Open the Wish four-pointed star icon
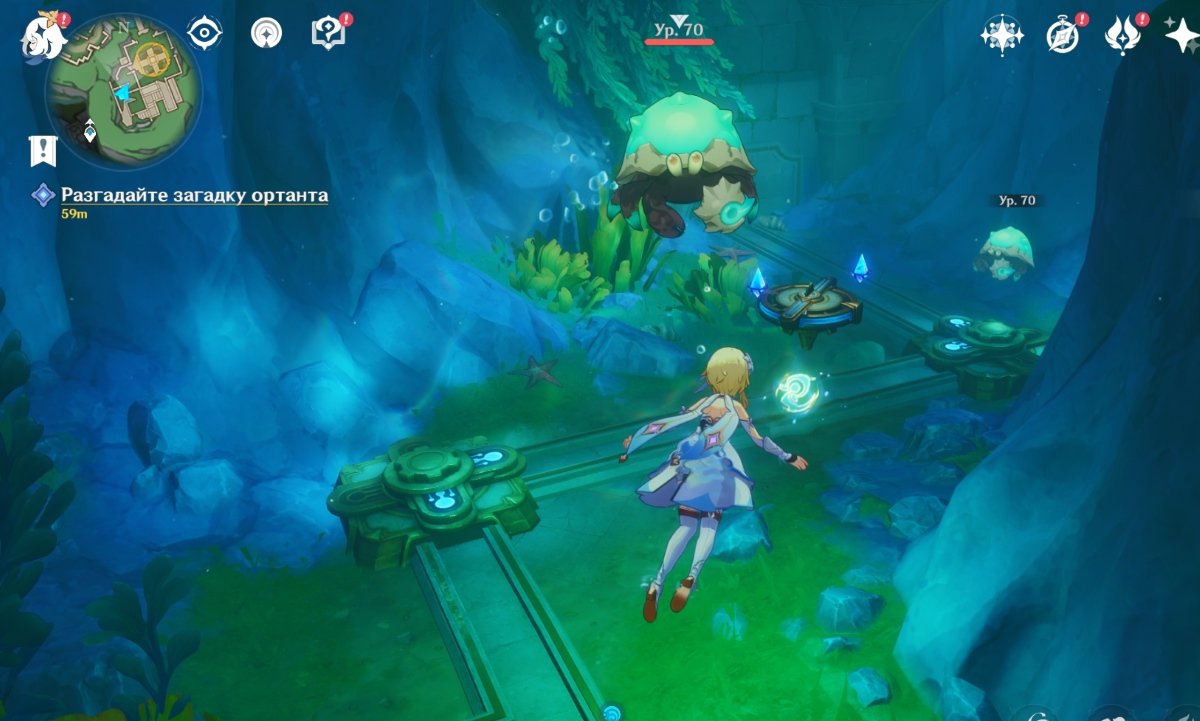Screen dimensions: 1200x721 click(x=1000, y=35)
